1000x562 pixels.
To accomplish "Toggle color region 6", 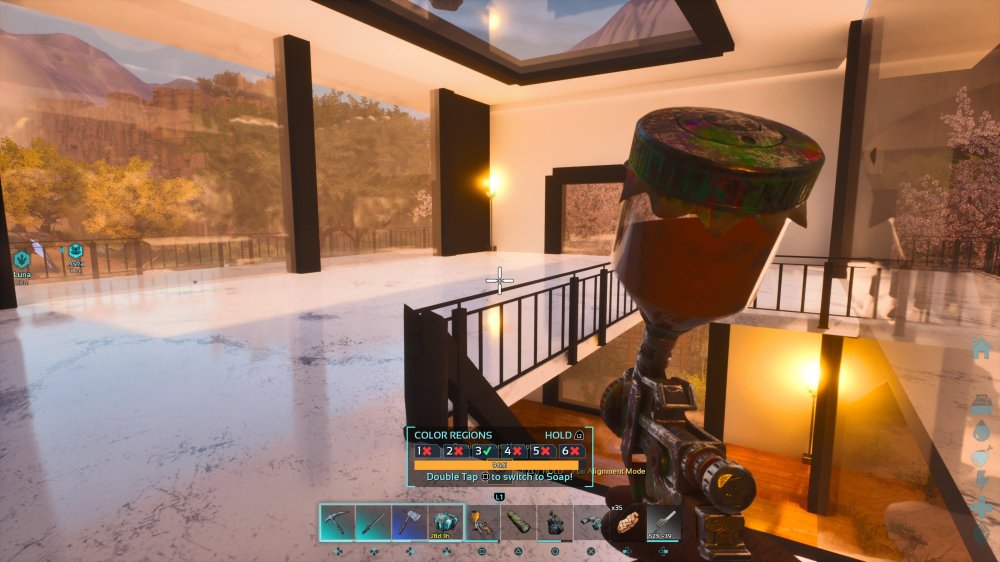I will point(569,451).
